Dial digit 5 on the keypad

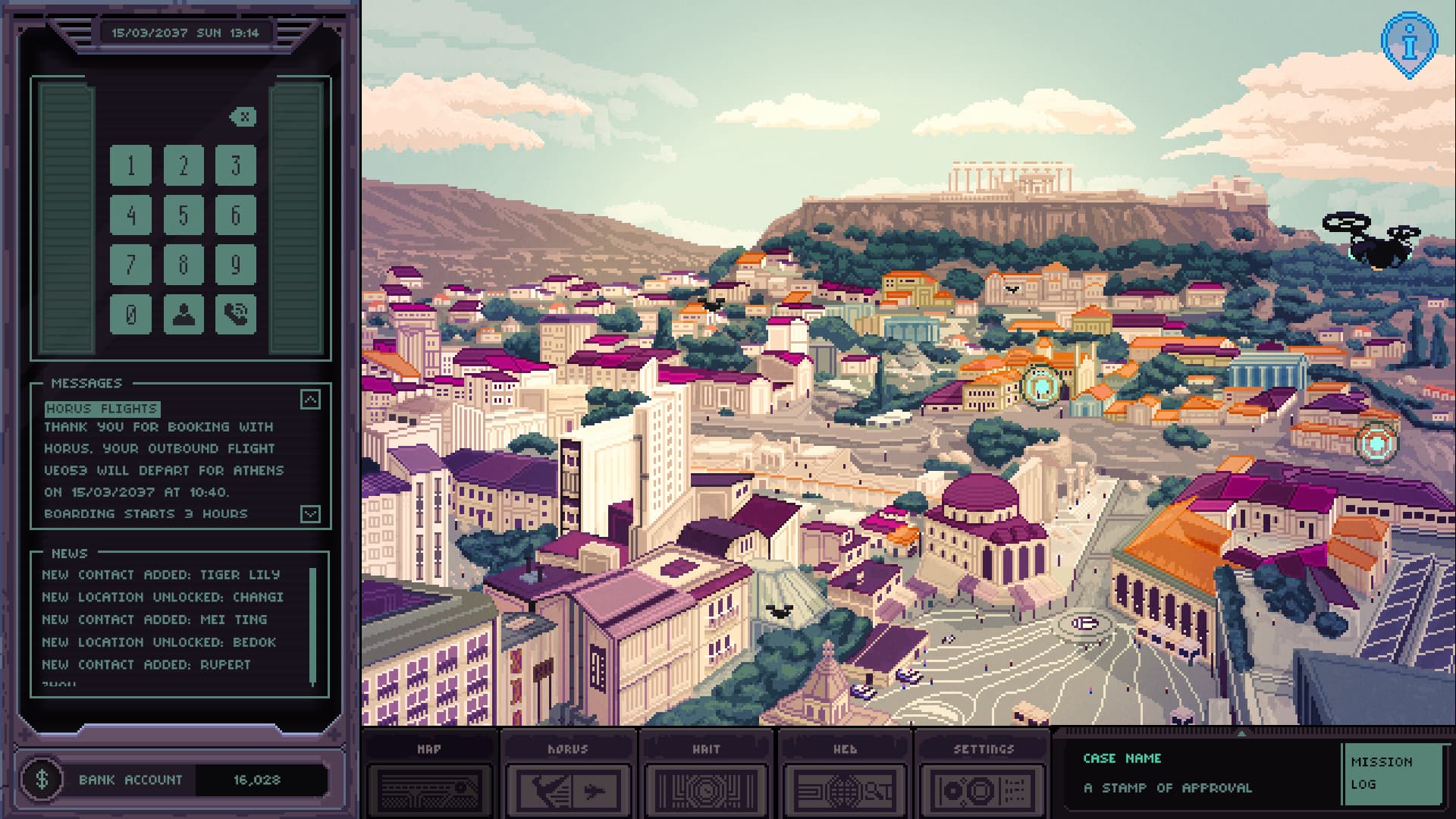(183, 215)
